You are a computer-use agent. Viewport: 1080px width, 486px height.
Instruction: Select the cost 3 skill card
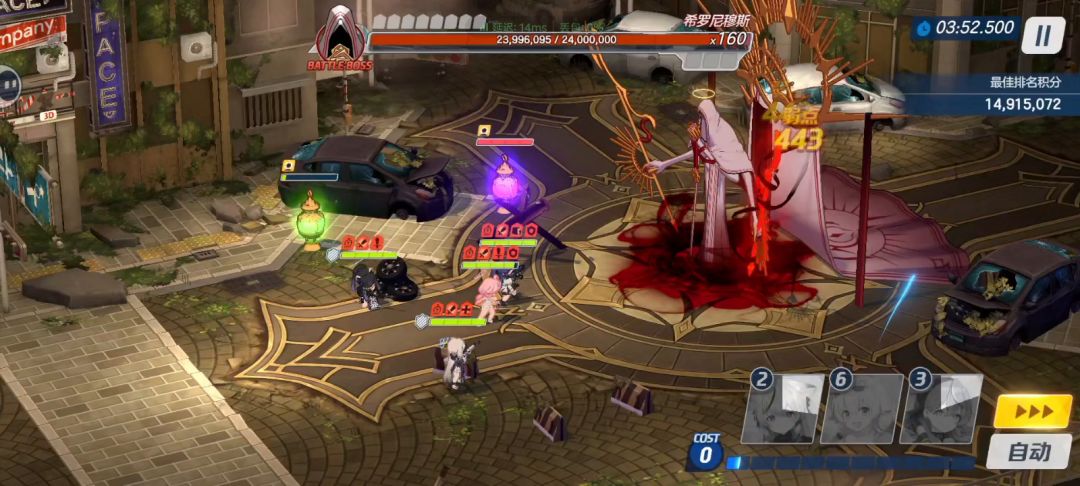[x=941, y=408]
